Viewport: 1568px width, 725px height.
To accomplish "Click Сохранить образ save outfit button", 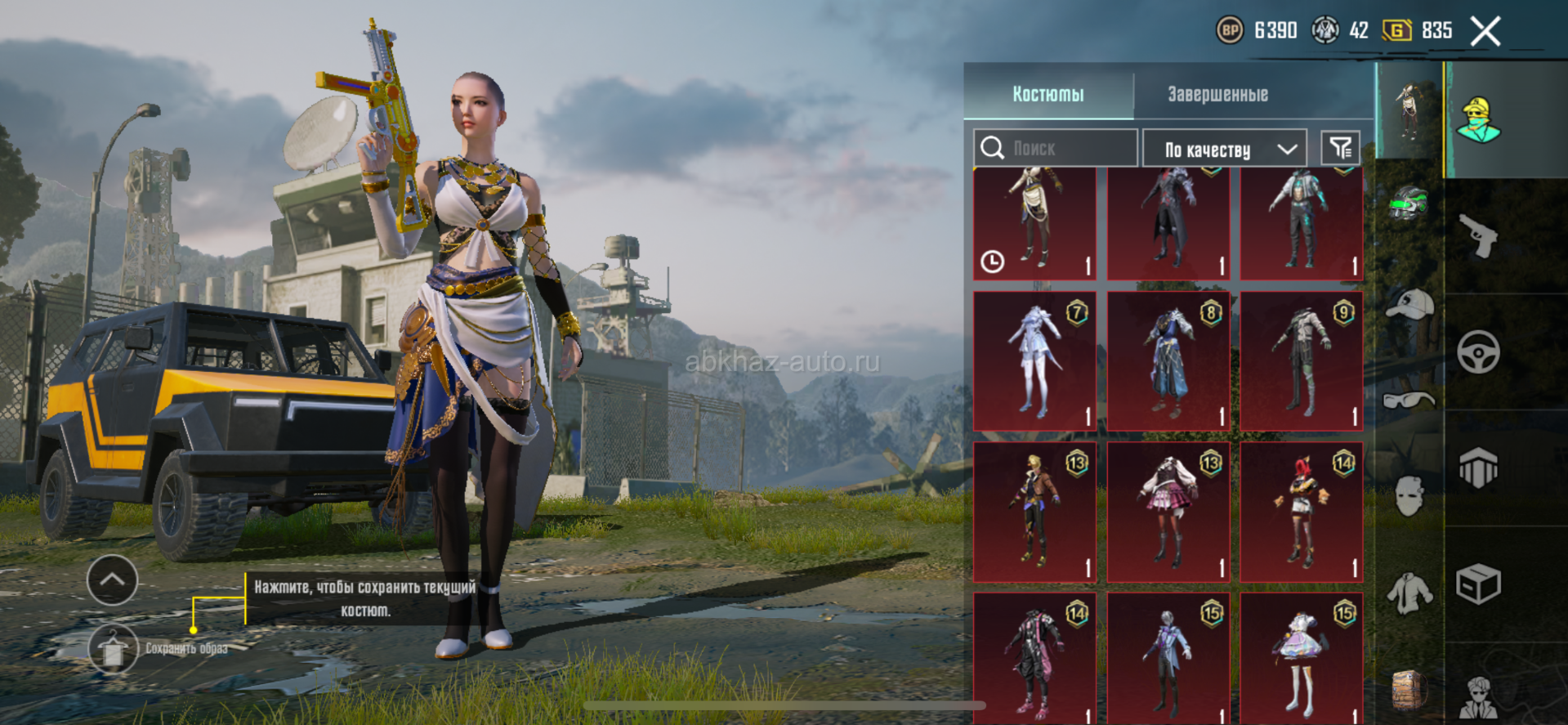I will 114,650.
